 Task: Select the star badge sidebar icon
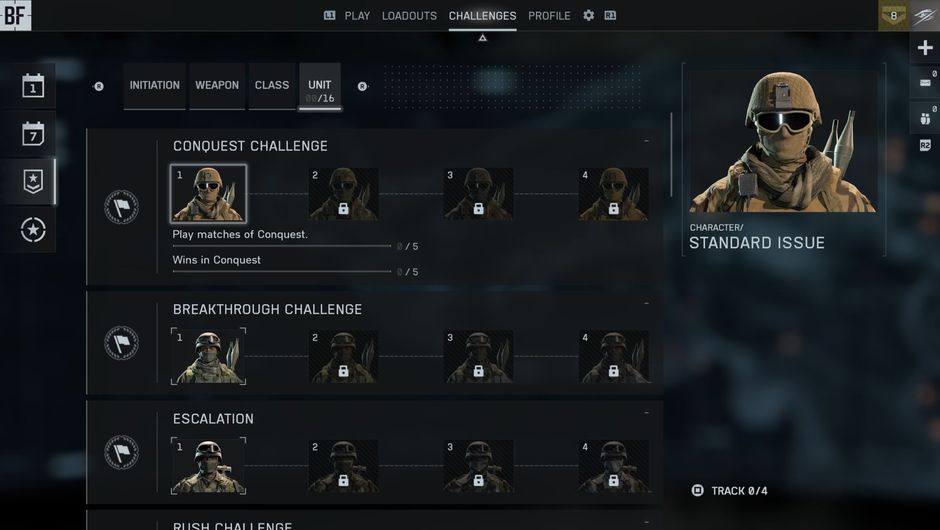coord(33,181)
